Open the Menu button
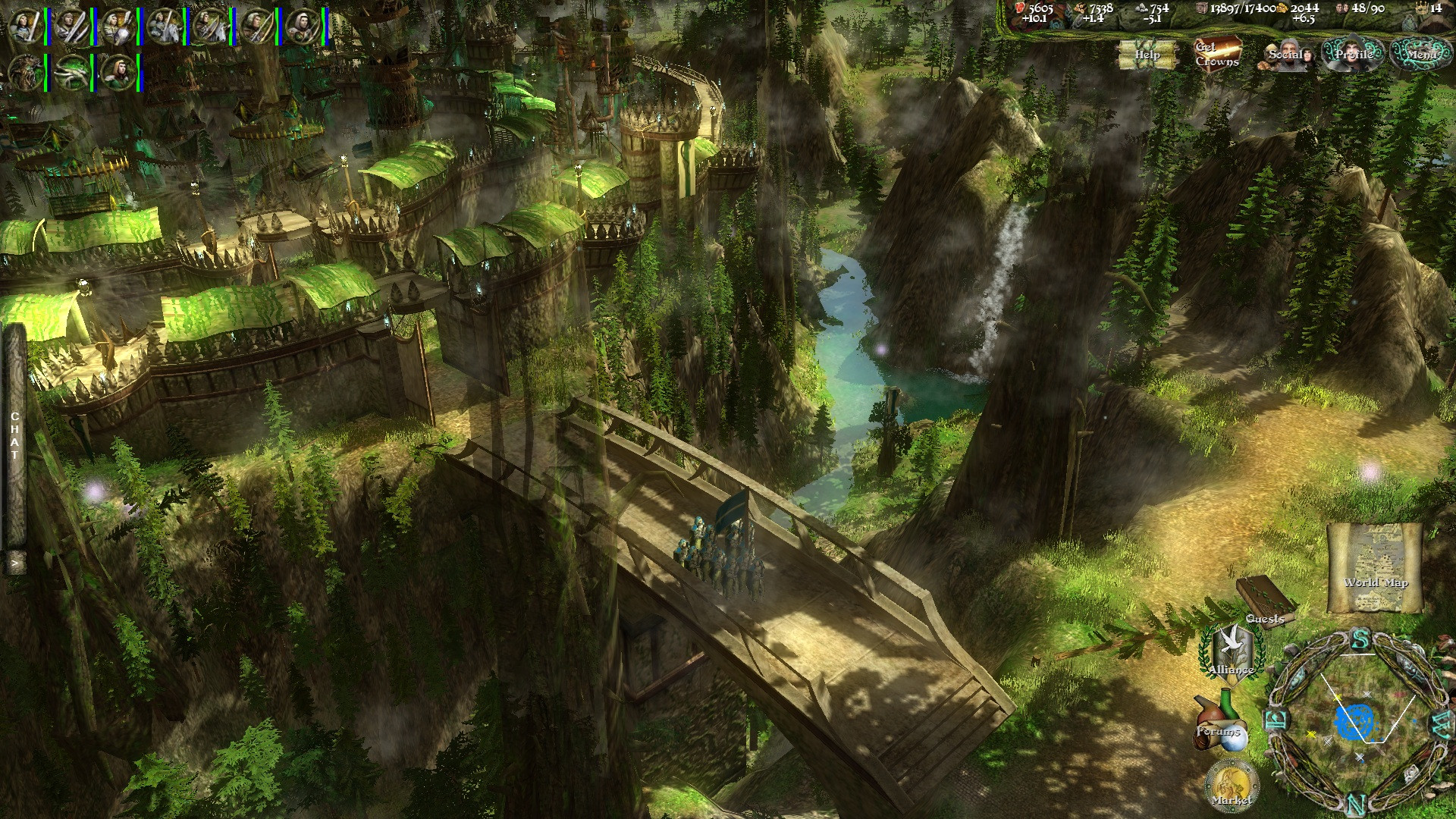This screenshot has width=1456, height=819. [x=1421, y=54]
